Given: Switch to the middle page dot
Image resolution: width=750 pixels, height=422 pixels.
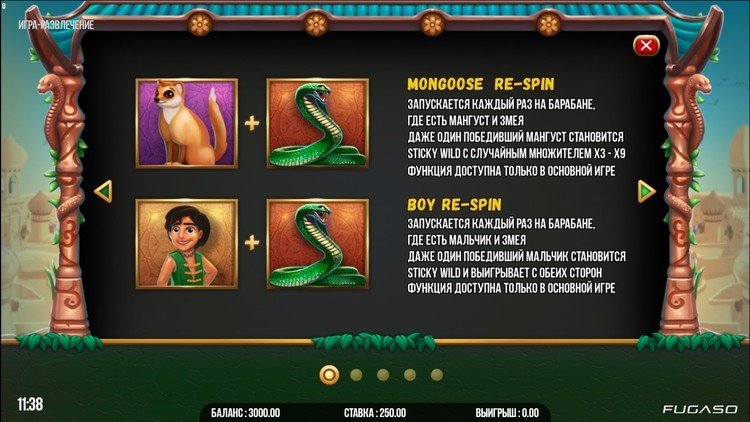Looking at the screenshot, I should click(x=383, y=375).
